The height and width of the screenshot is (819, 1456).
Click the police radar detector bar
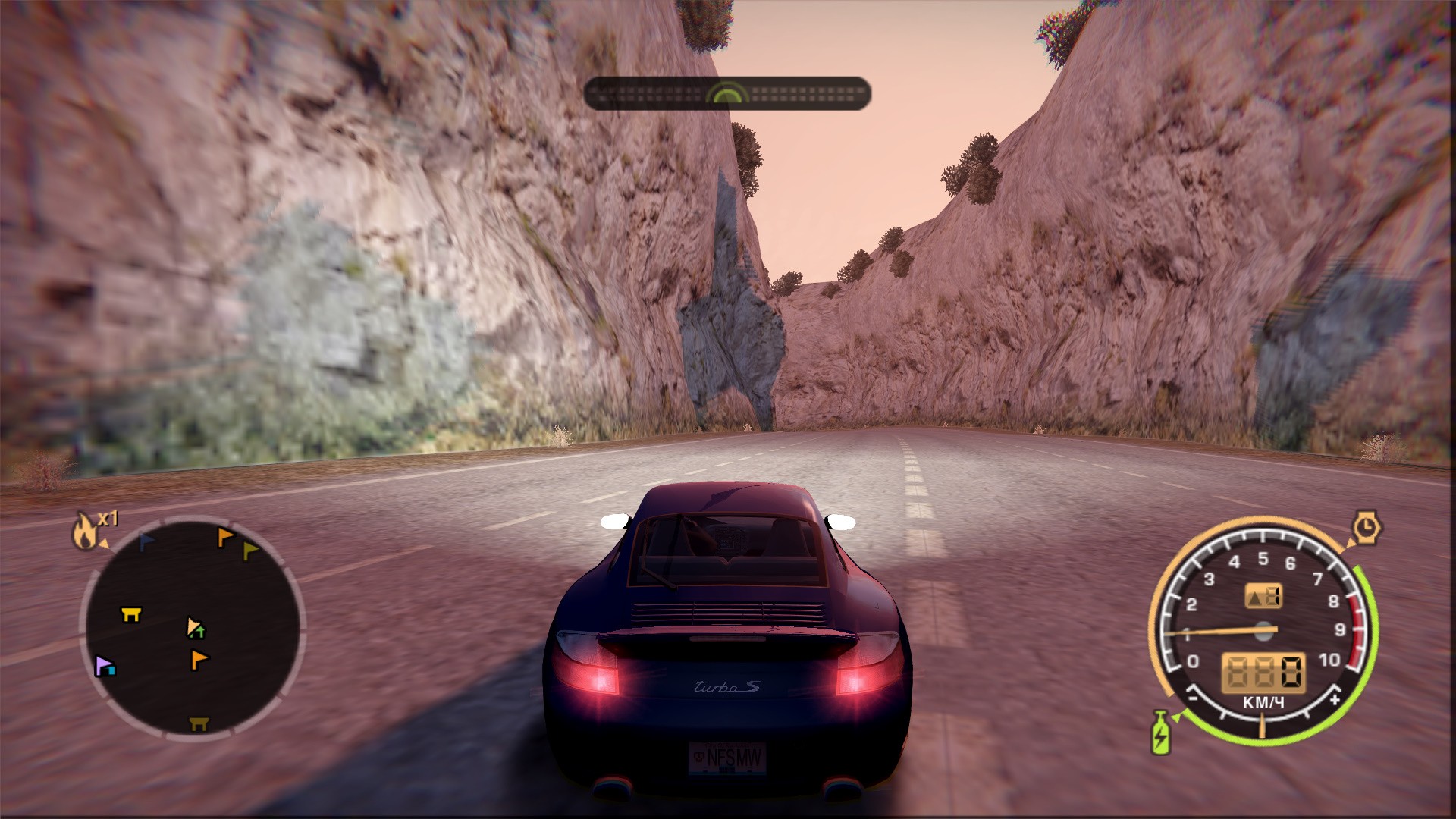(x=726, y=93)
